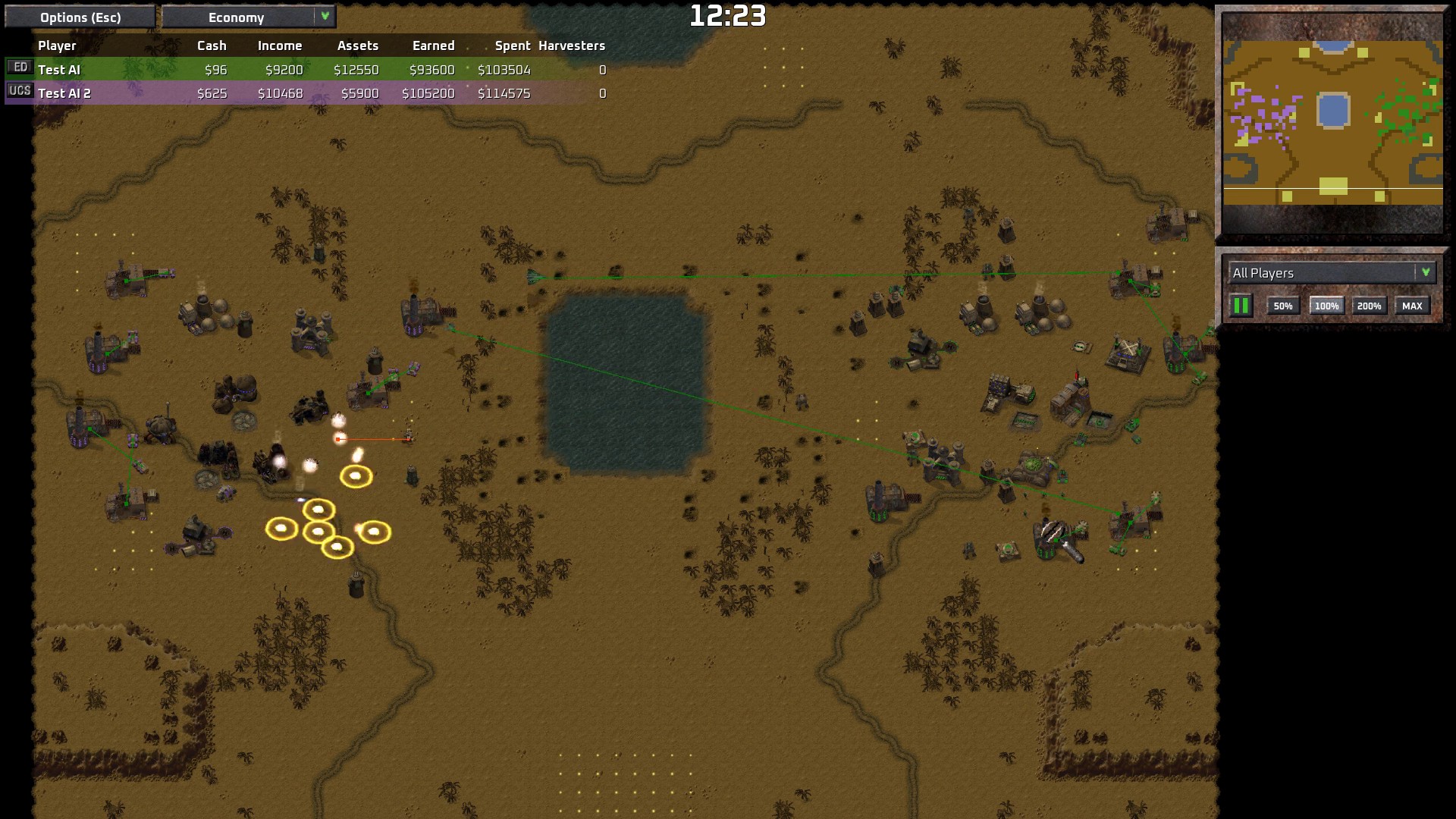This screenshot has width=1456, height=819.
Task: Click the green chevron on the All Players filter
Action: (1426, 273)
